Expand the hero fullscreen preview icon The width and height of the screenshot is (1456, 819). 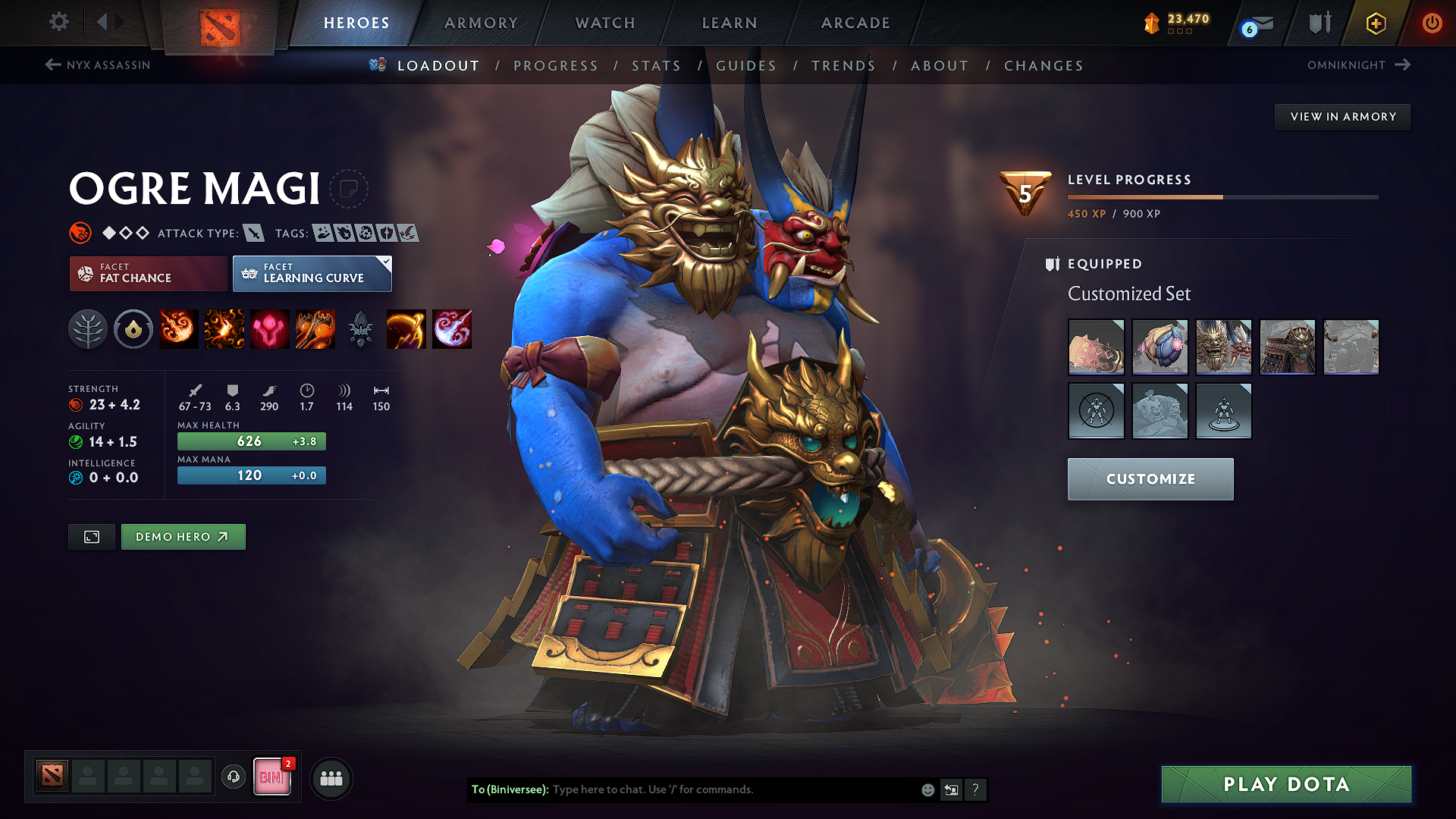91,536
